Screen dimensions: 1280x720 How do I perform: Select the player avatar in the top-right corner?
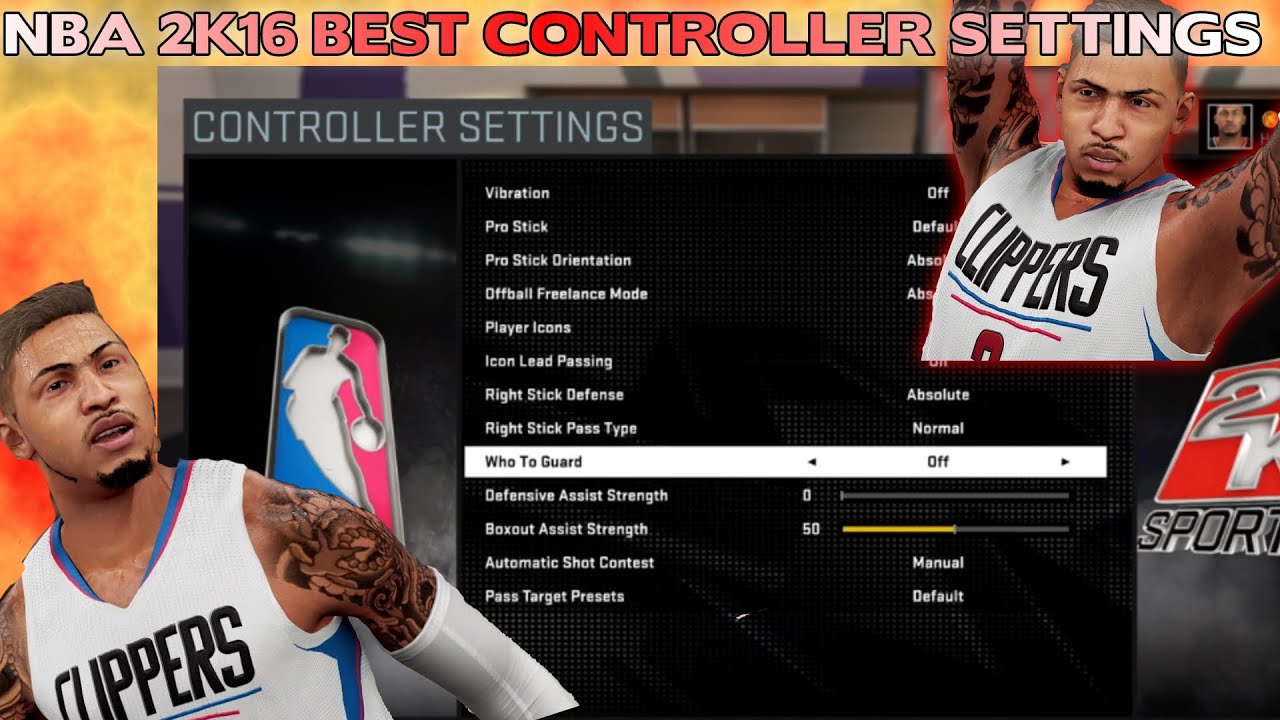(1231, 125)
